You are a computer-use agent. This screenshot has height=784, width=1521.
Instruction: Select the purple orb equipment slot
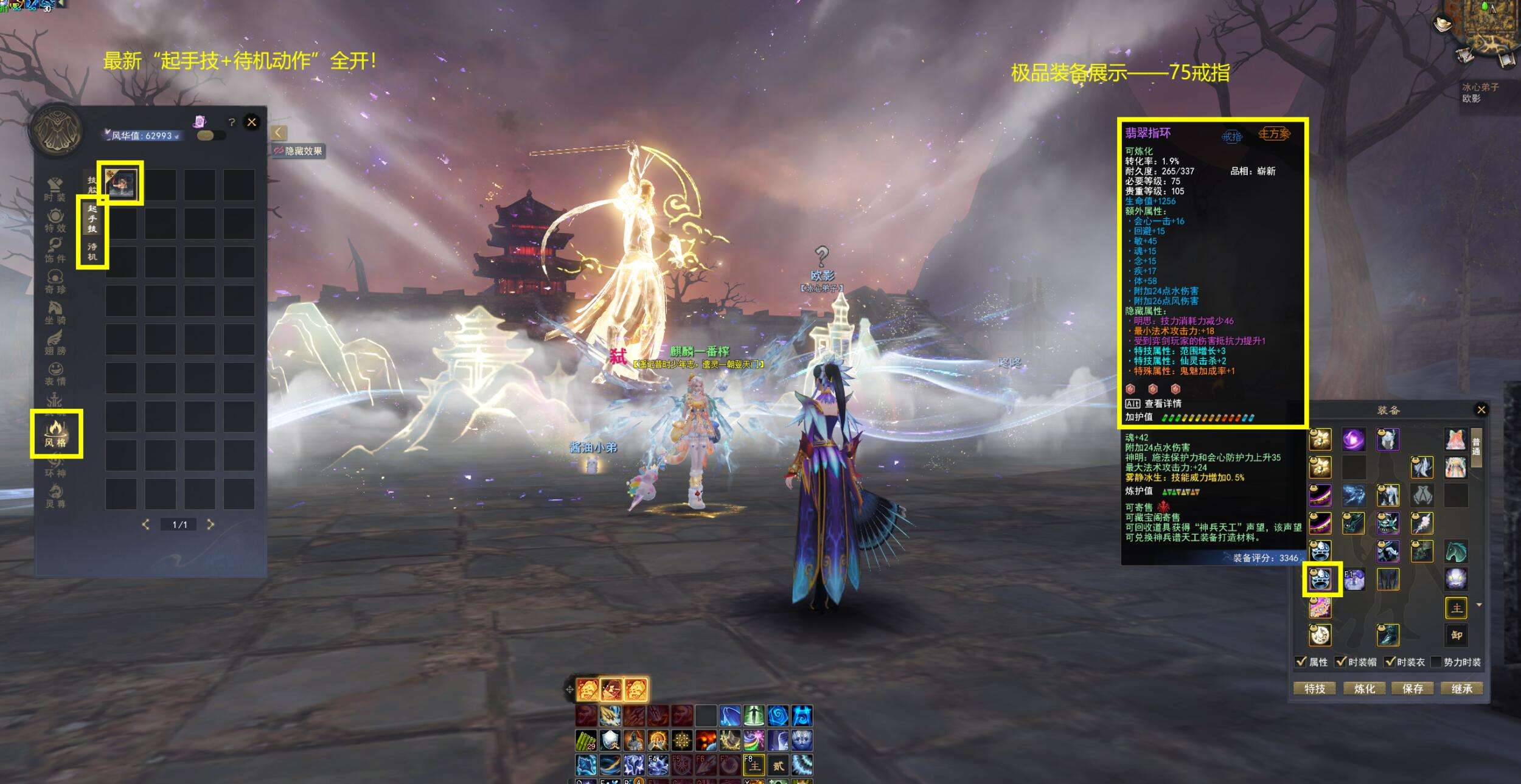pyautogui.click(x=1354, y=439)
